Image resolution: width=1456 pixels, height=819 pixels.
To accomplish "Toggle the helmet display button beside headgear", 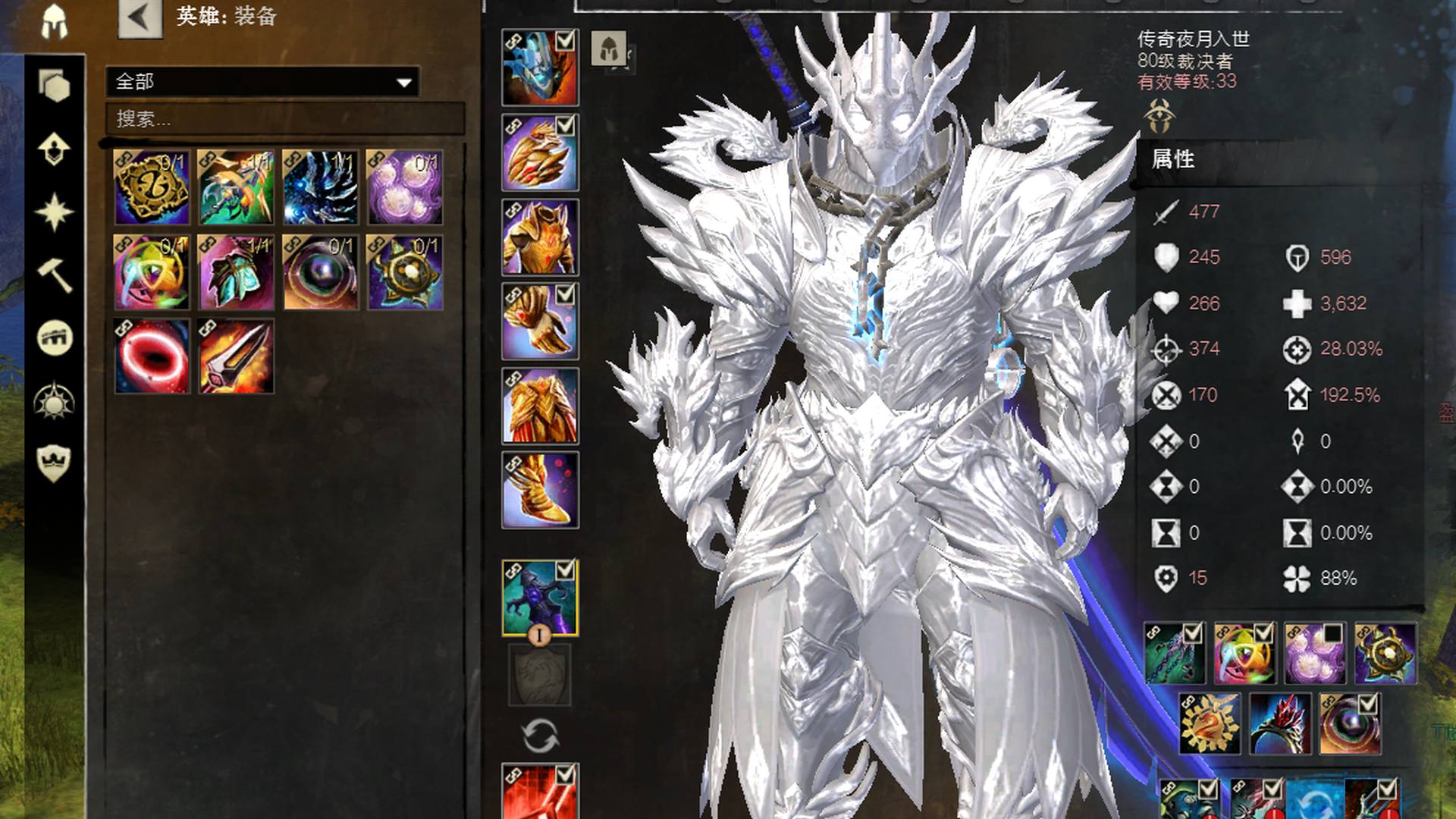I will [x=609, y=49].
